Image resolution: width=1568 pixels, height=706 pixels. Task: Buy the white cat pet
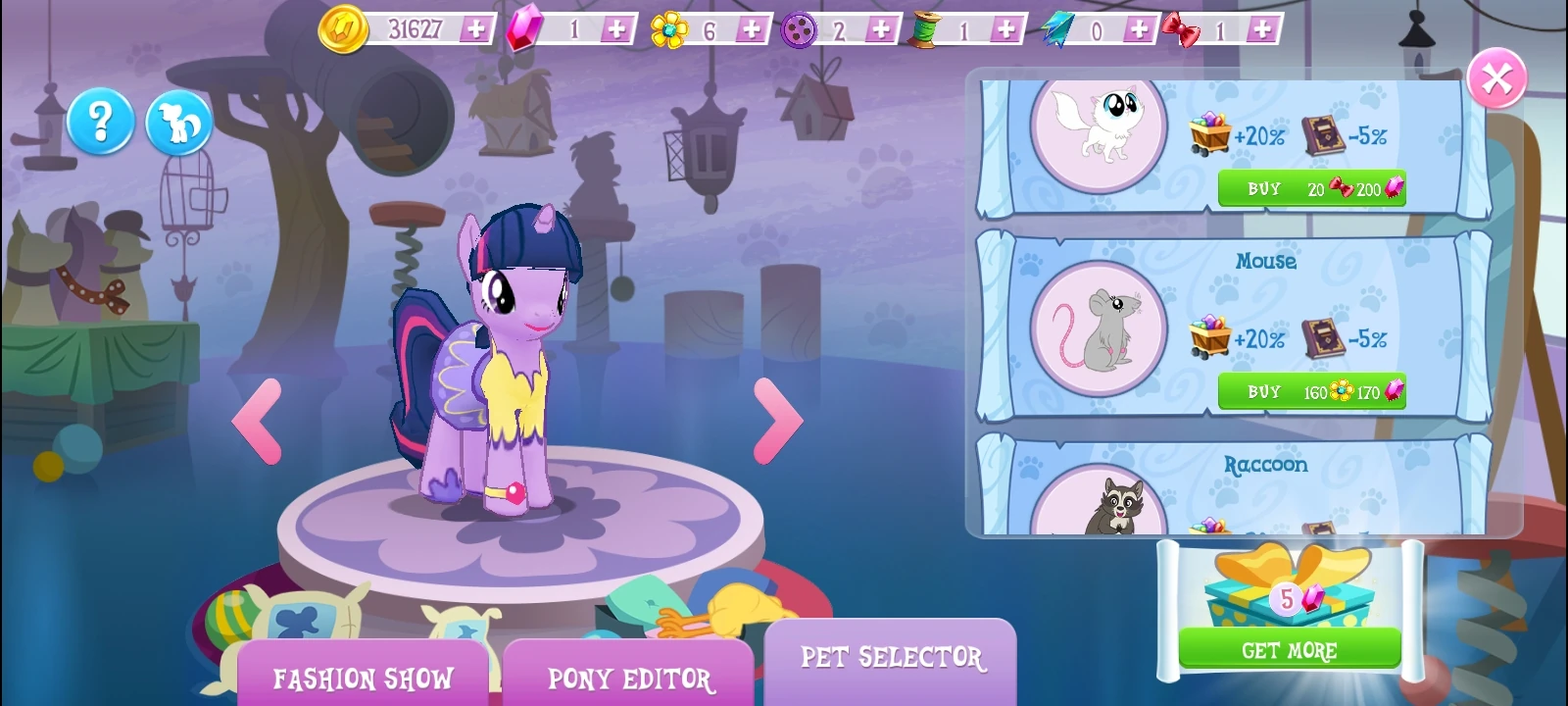1311,188
